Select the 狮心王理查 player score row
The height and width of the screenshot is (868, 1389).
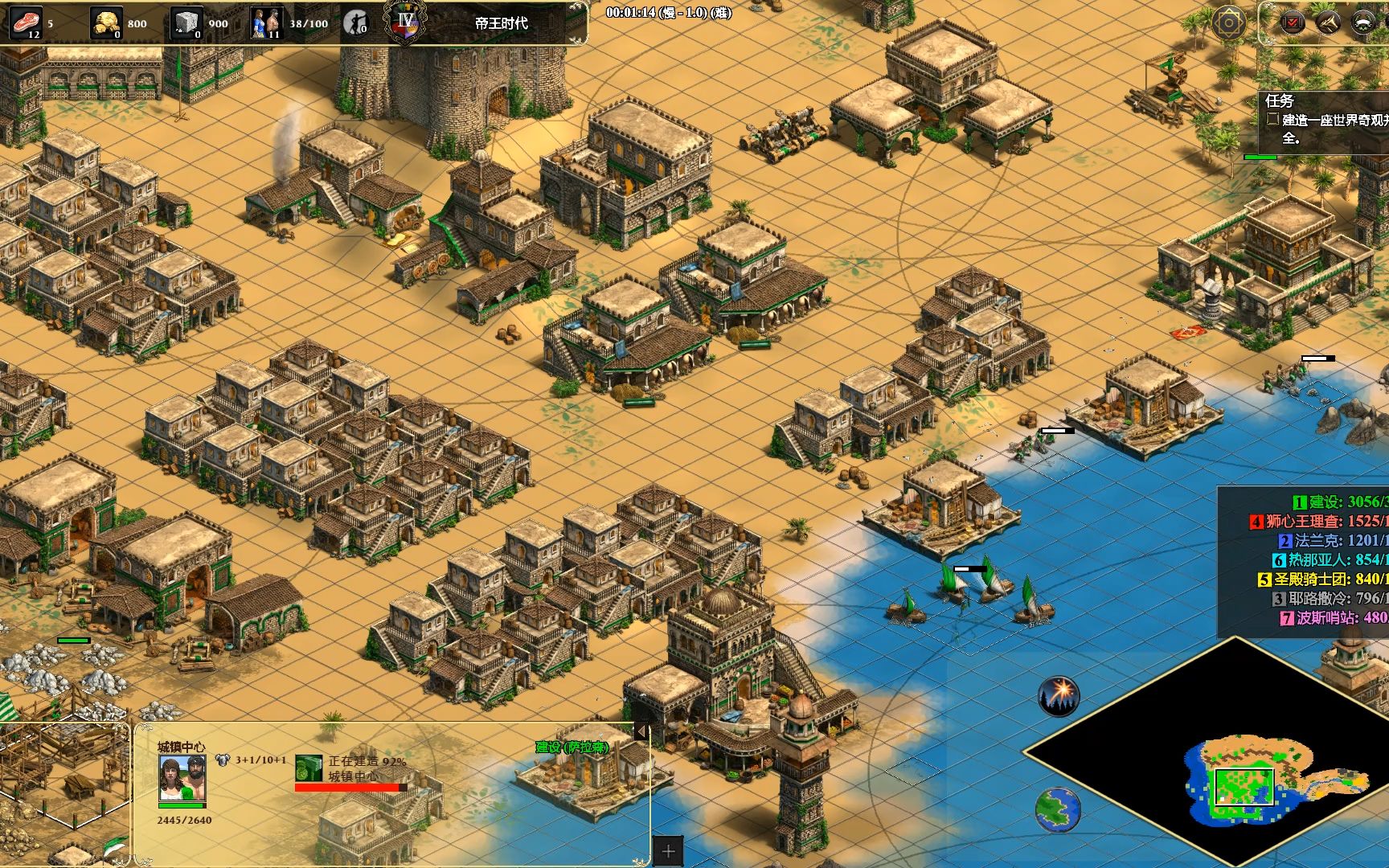click(x=1318, y=522)
